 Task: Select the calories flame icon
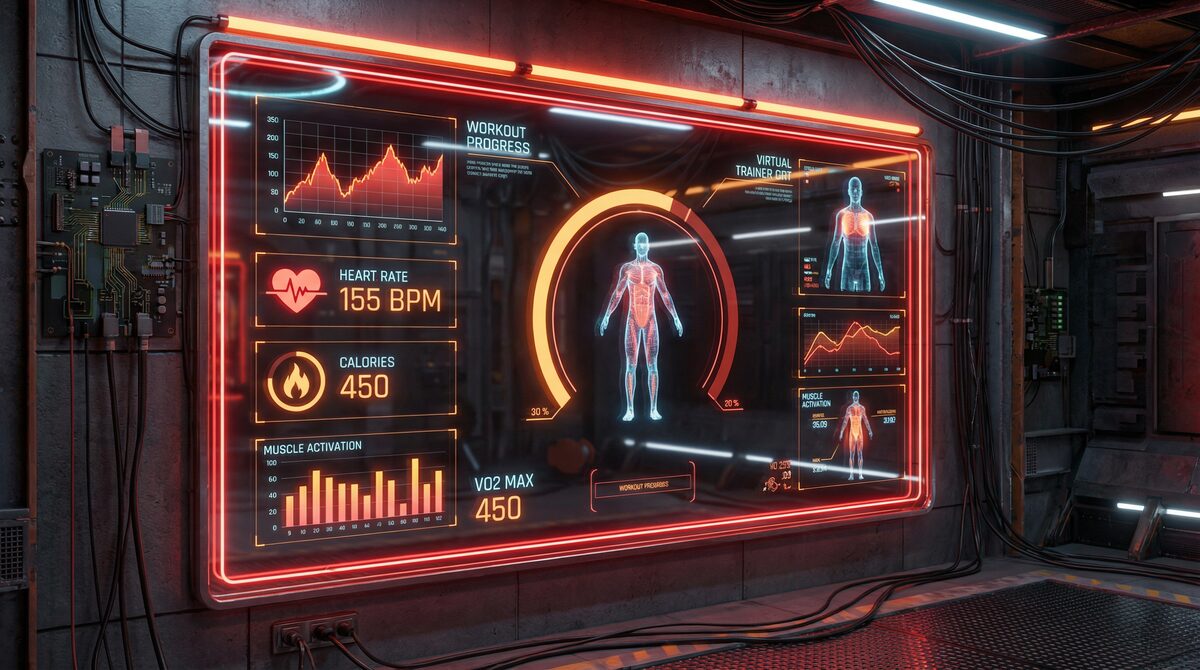[x=296, y=381]
